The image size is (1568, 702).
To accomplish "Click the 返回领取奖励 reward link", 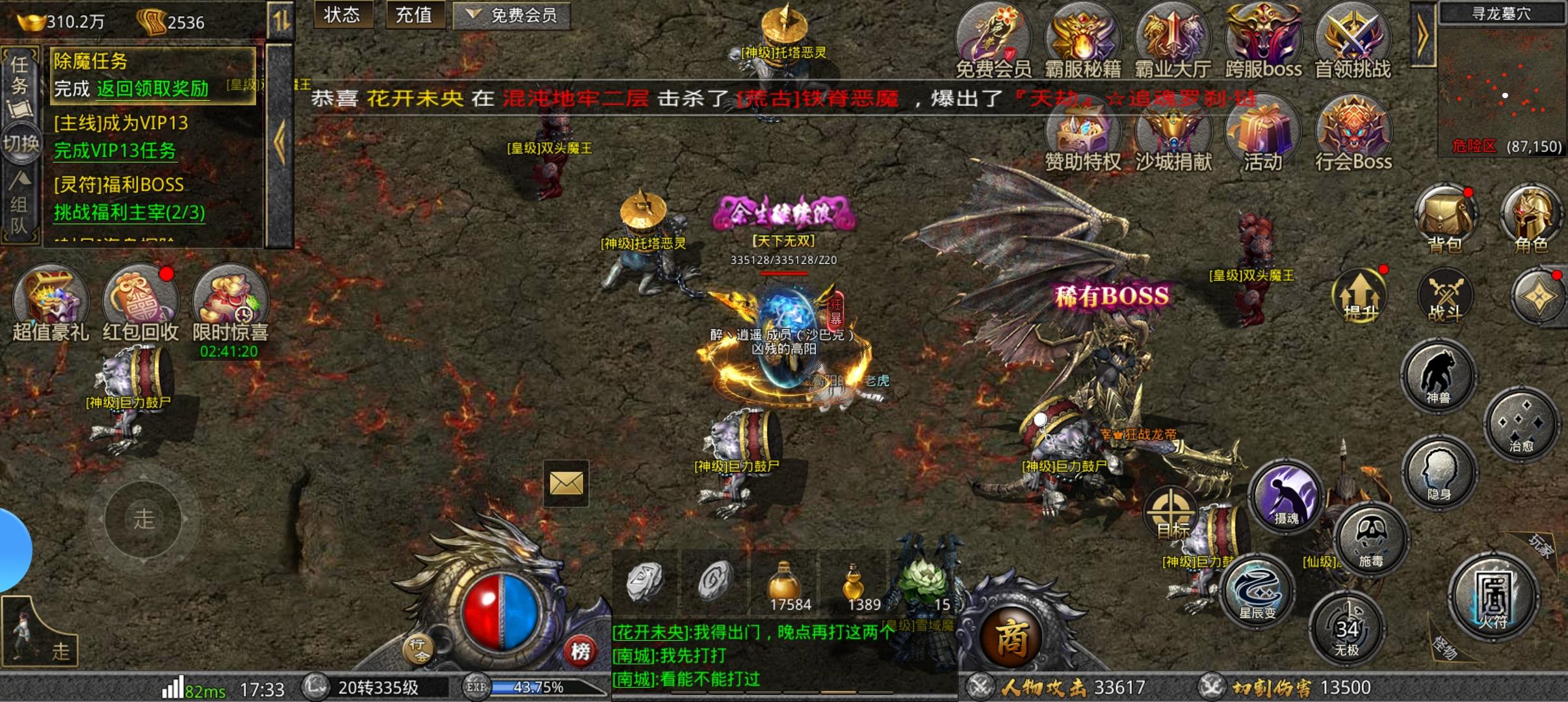I will point(152,90).
